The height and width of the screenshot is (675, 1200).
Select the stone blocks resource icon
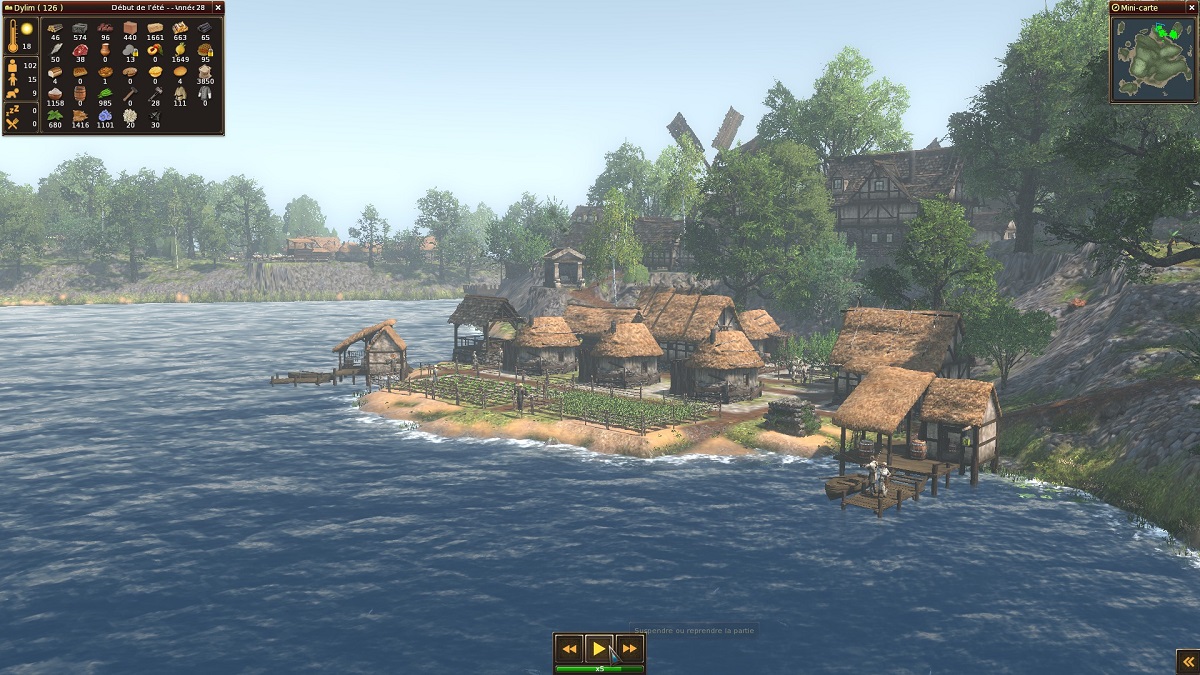80,28
